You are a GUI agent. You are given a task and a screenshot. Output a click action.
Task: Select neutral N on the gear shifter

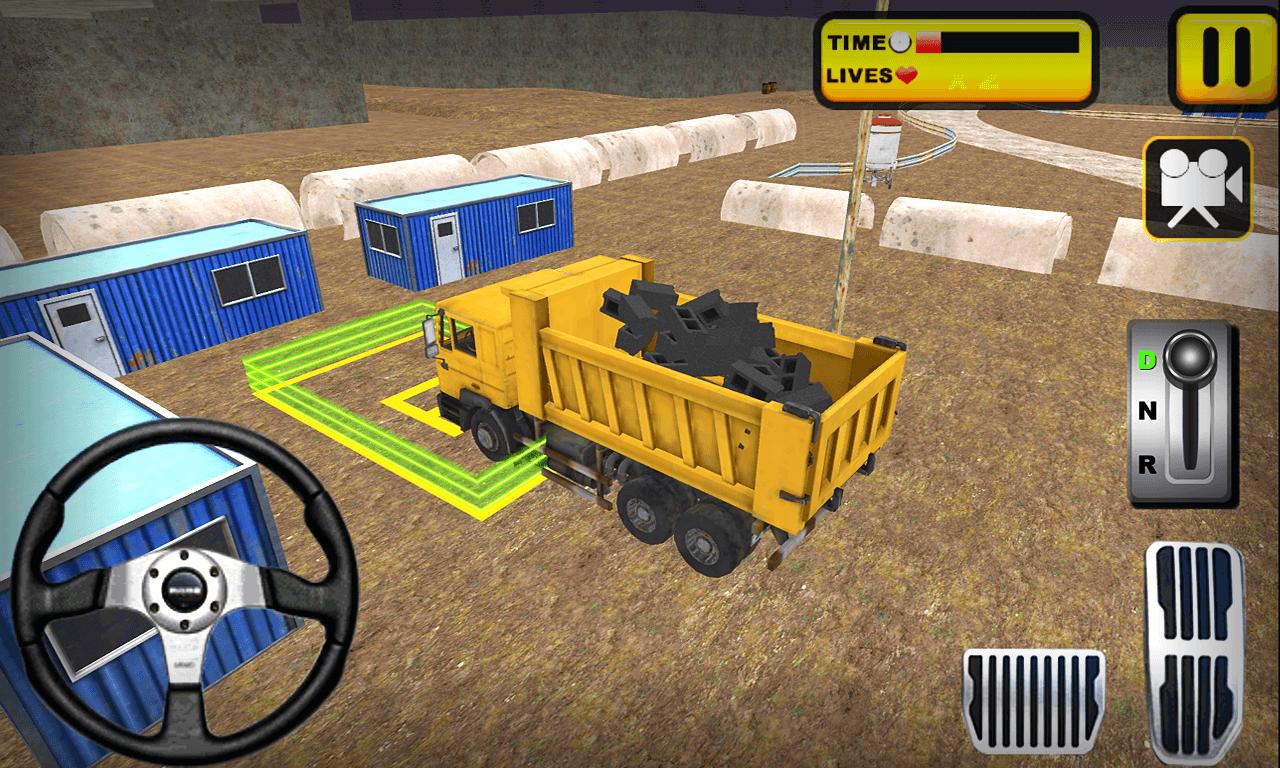tap(1148, 411)
